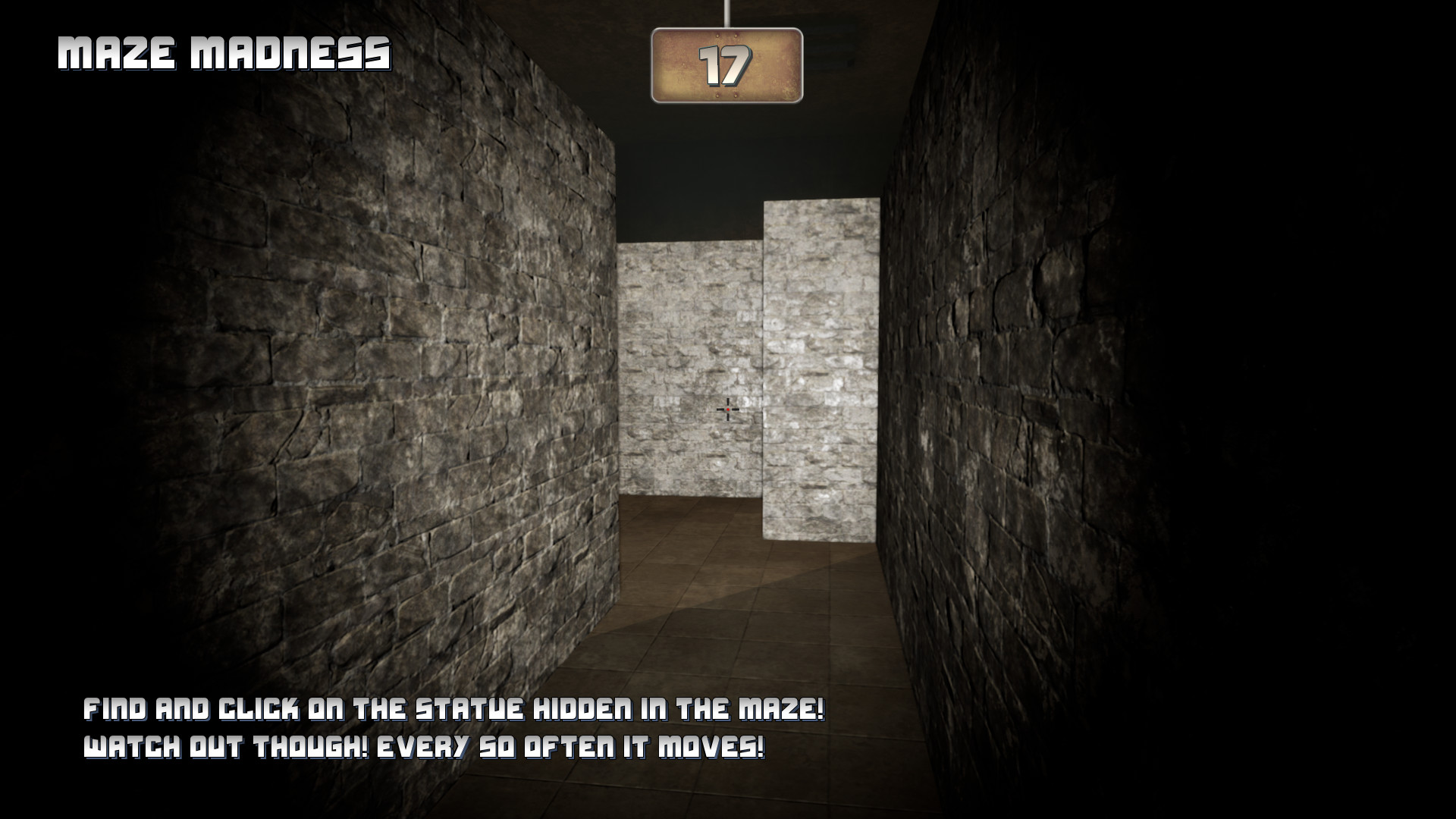Select the MAZE MADNESS title logo
The height and width of the screenshot is (819, 1456).
pos(224,53)
